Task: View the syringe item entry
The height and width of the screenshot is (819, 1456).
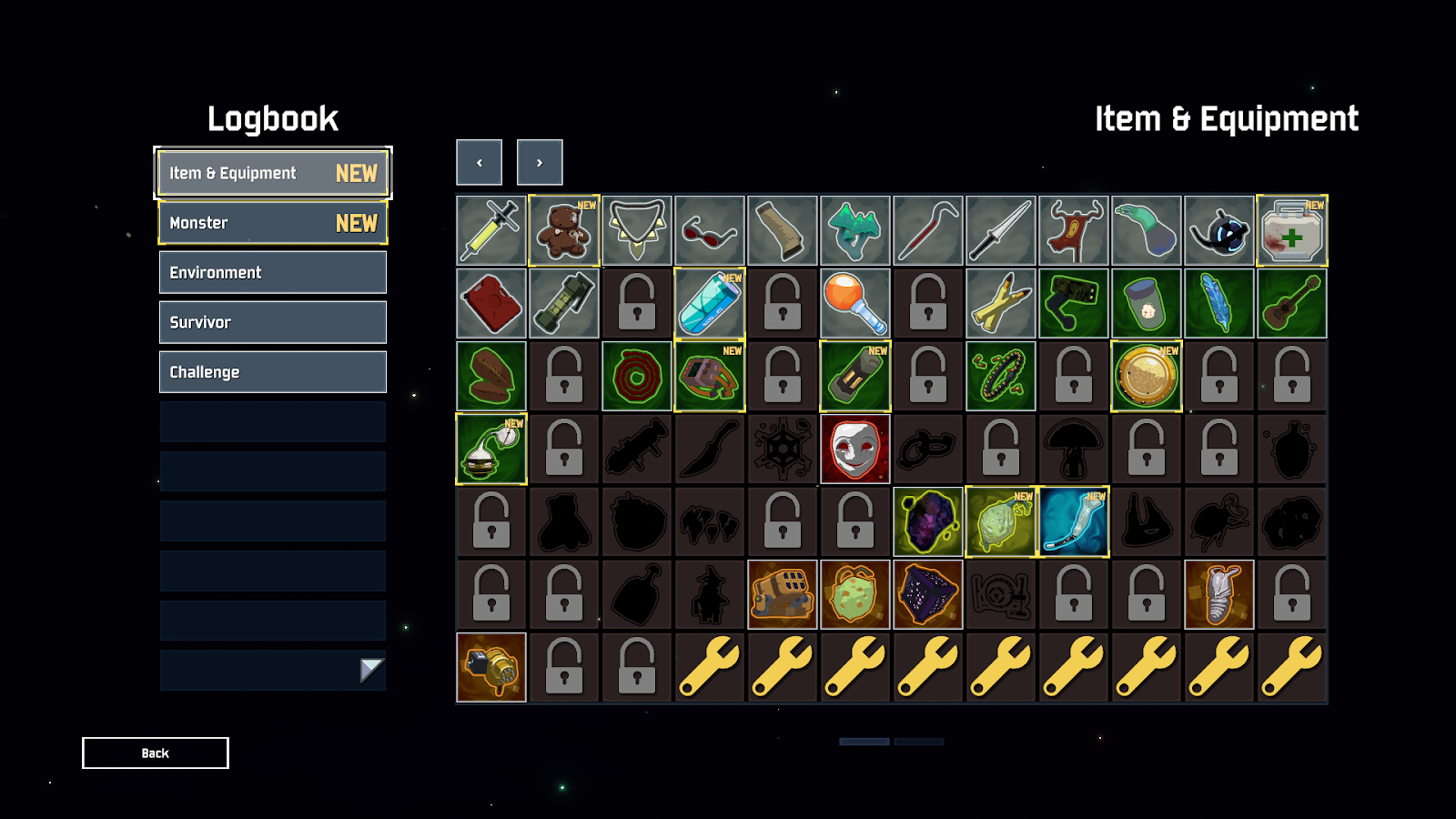Action: [x=491, y=231]
